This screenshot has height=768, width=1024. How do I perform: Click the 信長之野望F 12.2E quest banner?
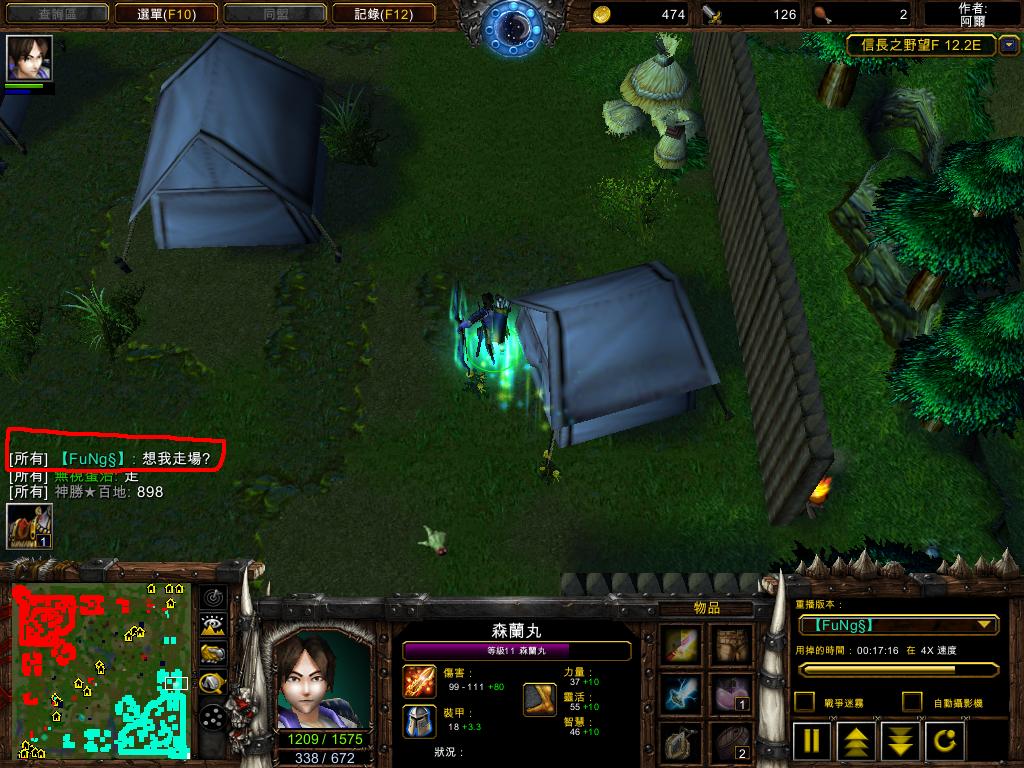[x=921, y=45]
